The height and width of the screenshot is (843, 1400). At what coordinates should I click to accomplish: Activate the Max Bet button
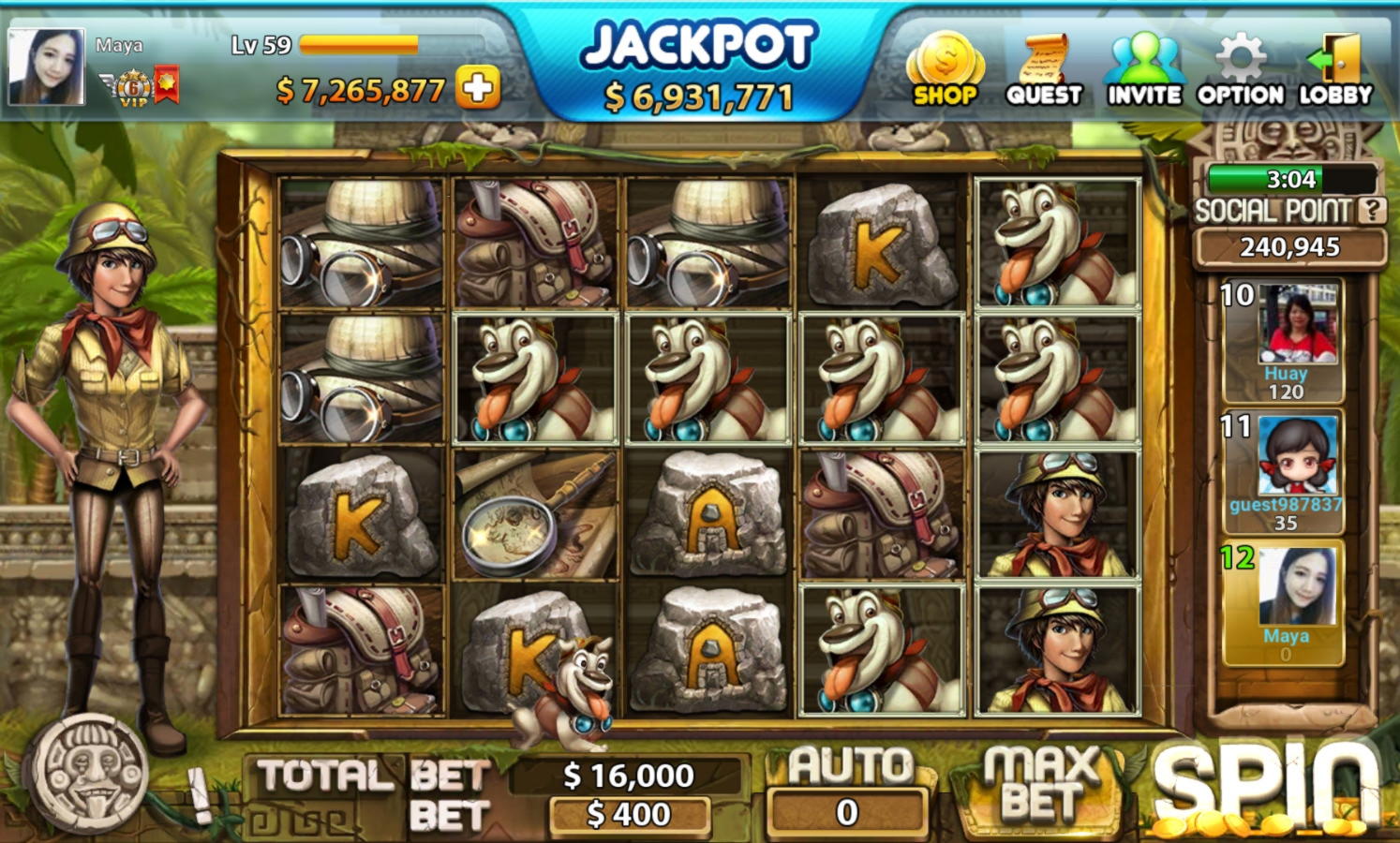pyautogui.click(x=1042, y=785)
